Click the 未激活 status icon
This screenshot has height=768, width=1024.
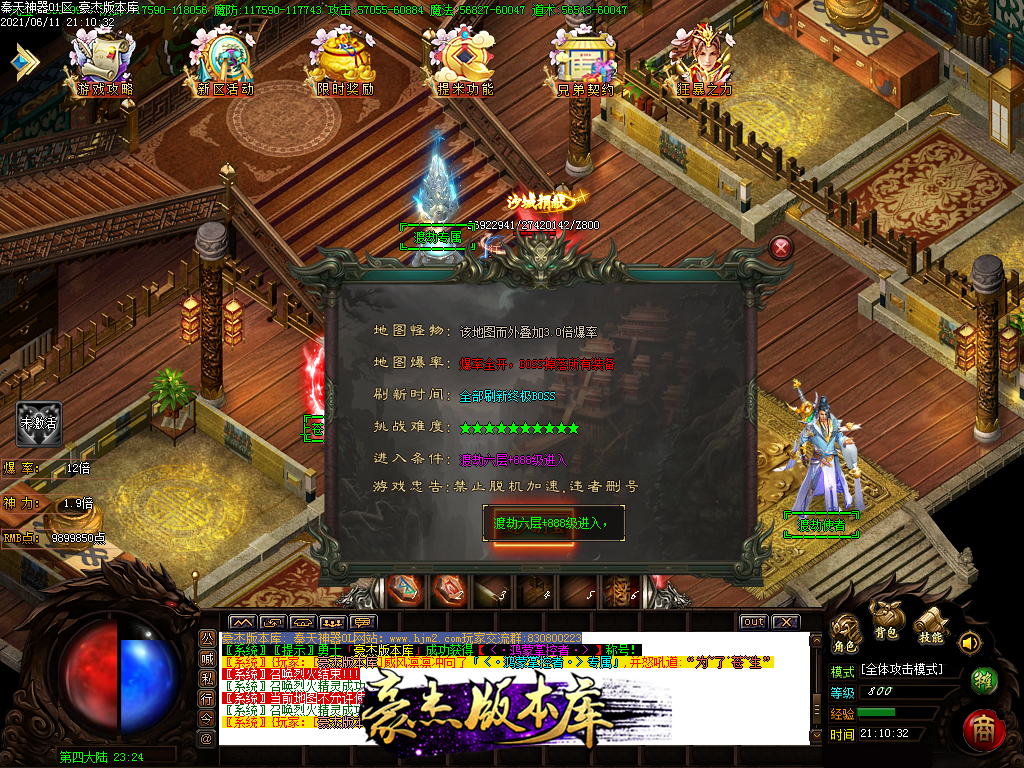point(39,424)
